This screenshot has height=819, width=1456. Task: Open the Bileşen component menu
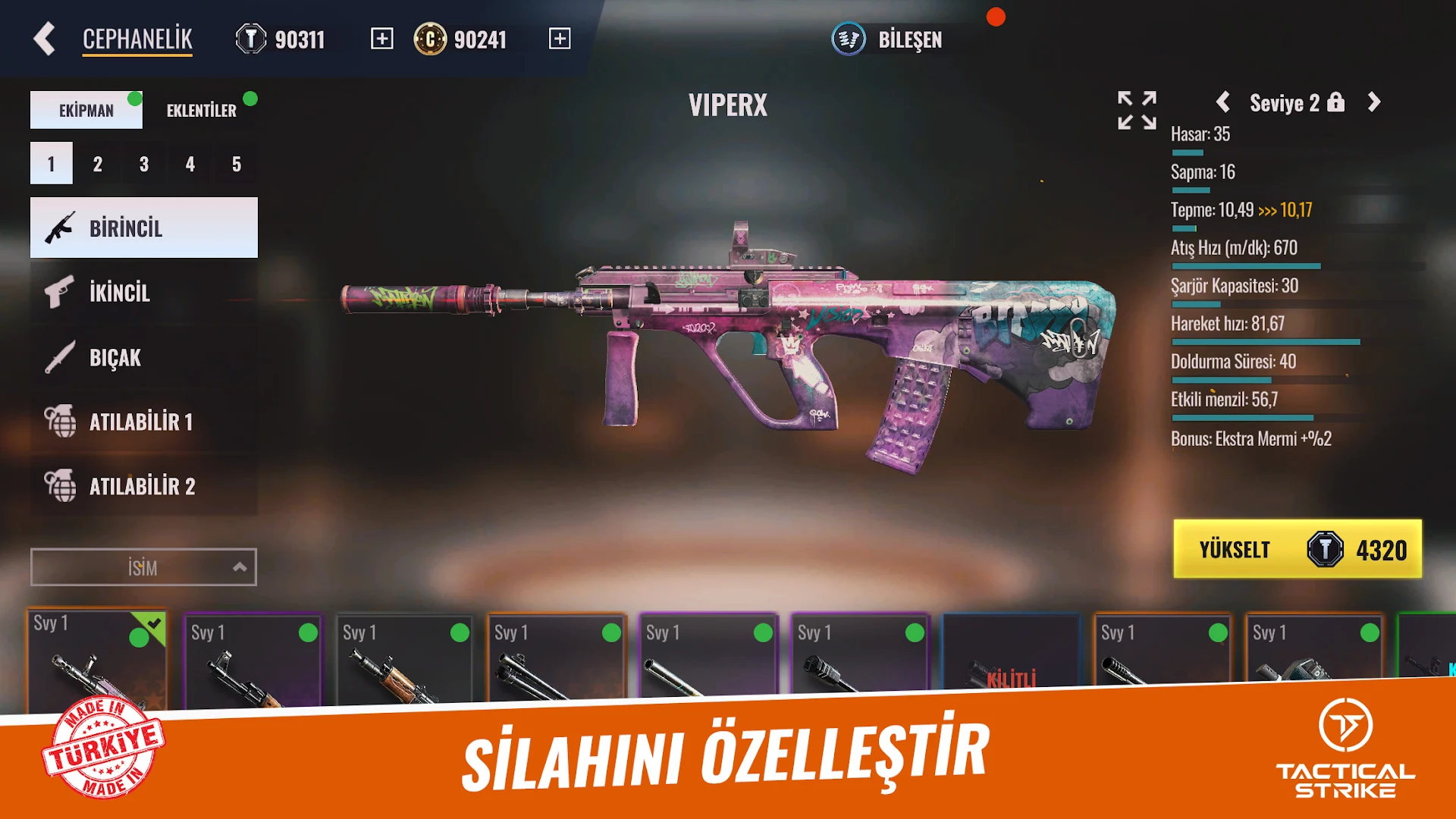[887, 40]
